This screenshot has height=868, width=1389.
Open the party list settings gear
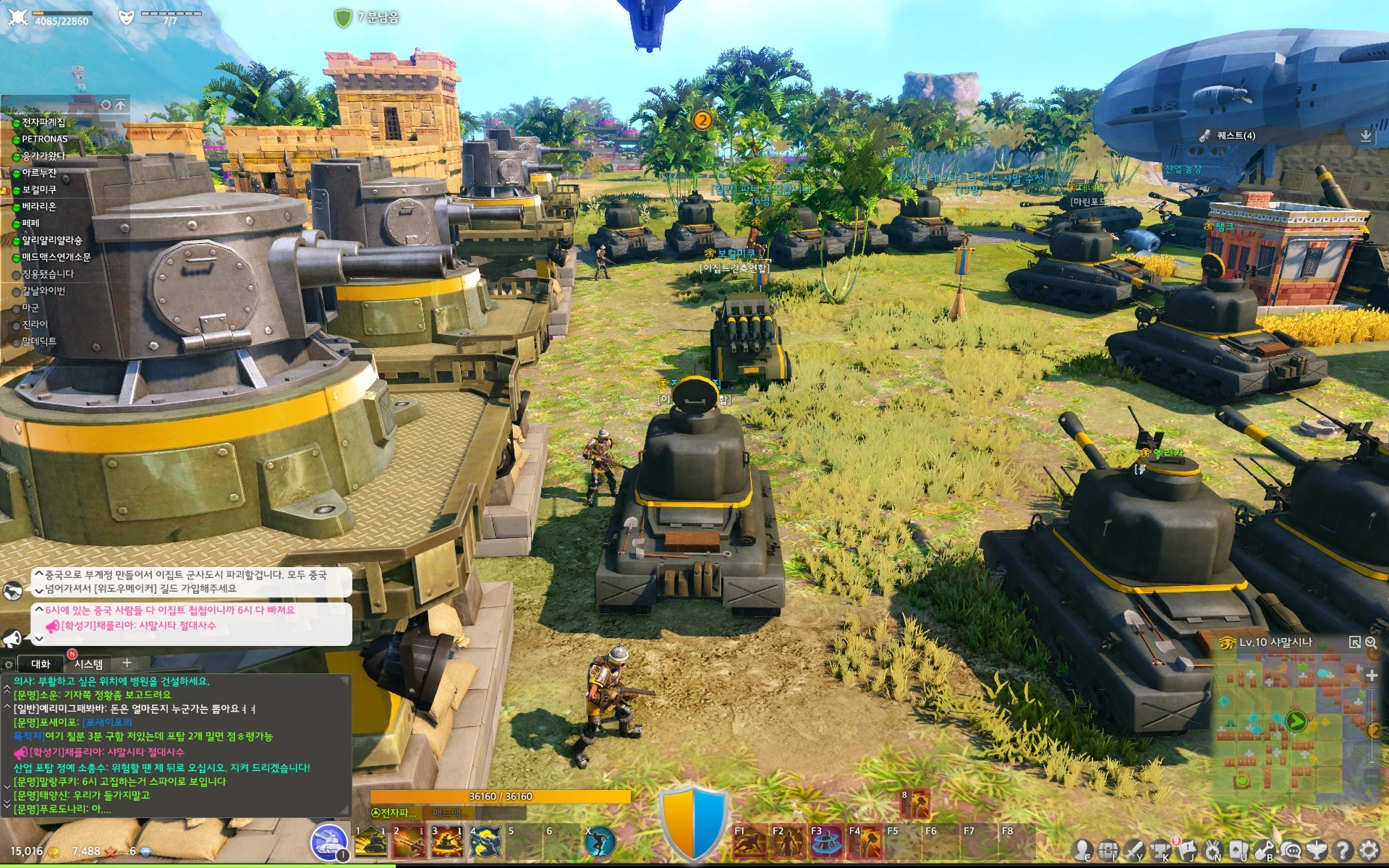(x=106, y=105)
